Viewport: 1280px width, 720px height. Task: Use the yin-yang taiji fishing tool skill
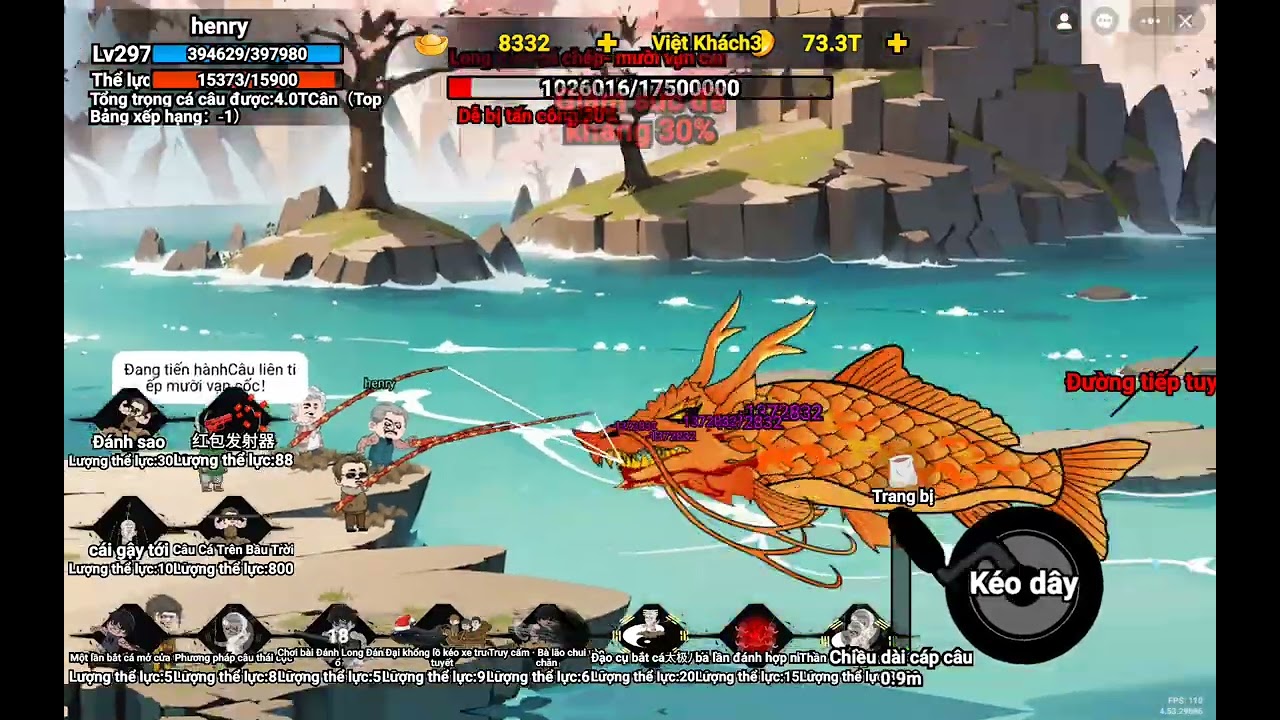(x=650, y=630)
